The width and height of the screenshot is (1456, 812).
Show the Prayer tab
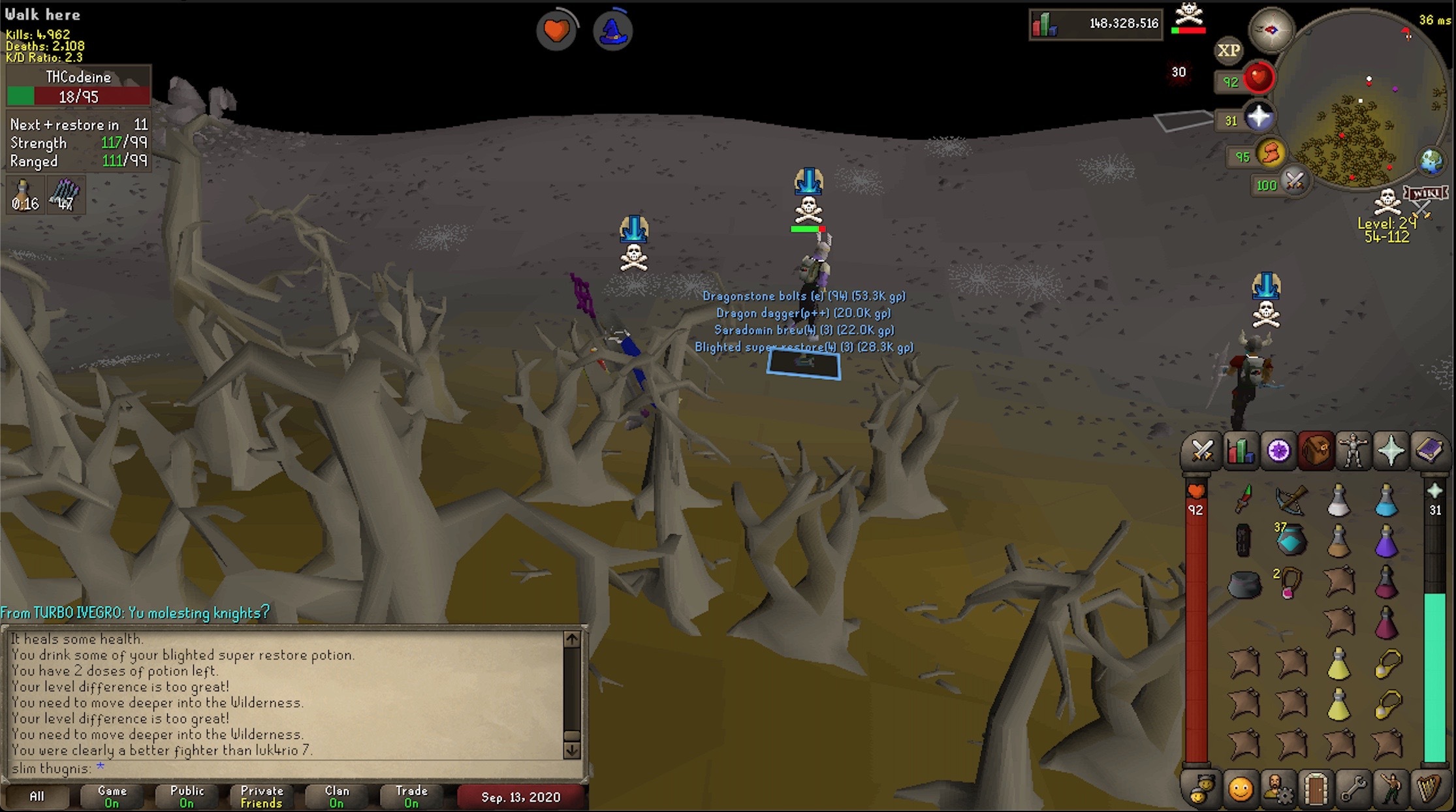pos(1391,451)
